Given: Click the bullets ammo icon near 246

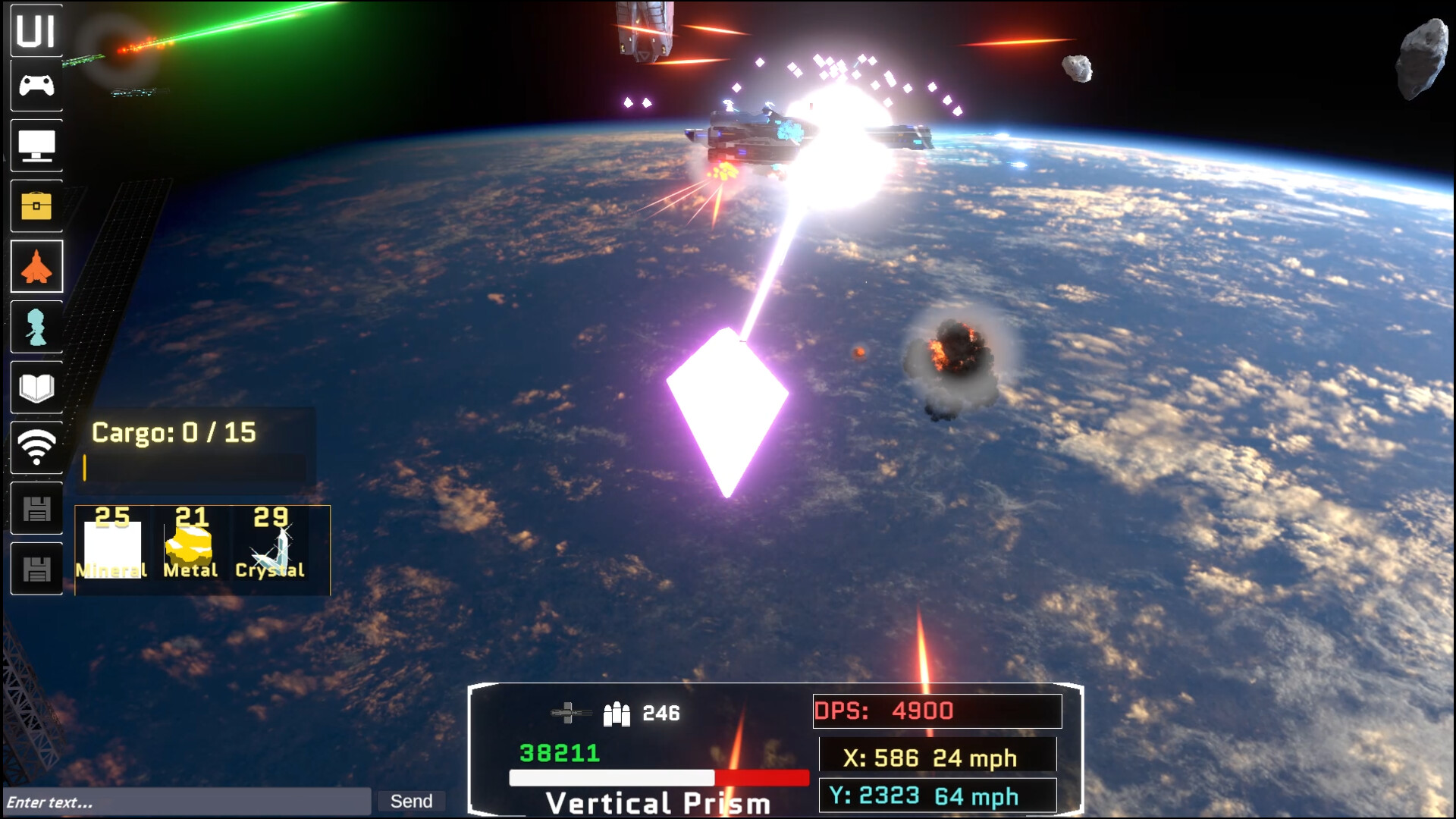Looking at the screenshot, I should [x=616, y=713].
